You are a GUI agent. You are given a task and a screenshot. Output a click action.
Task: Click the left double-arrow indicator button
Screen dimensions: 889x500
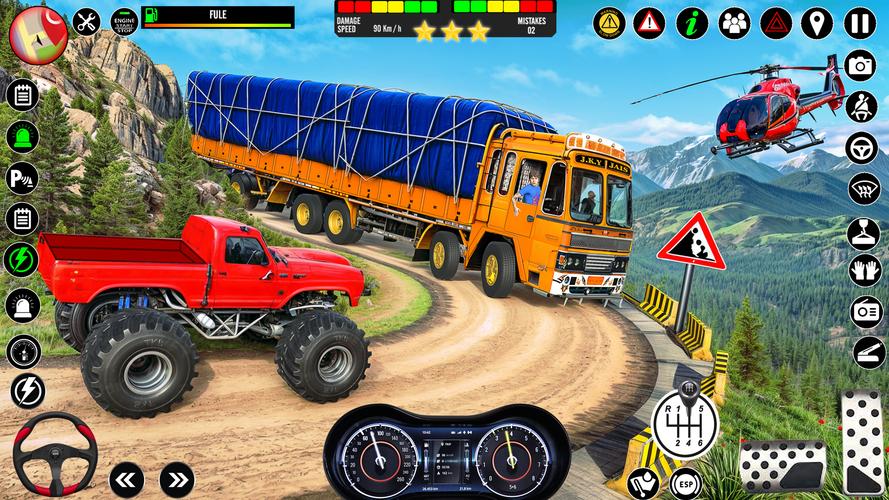click(127, 478)
